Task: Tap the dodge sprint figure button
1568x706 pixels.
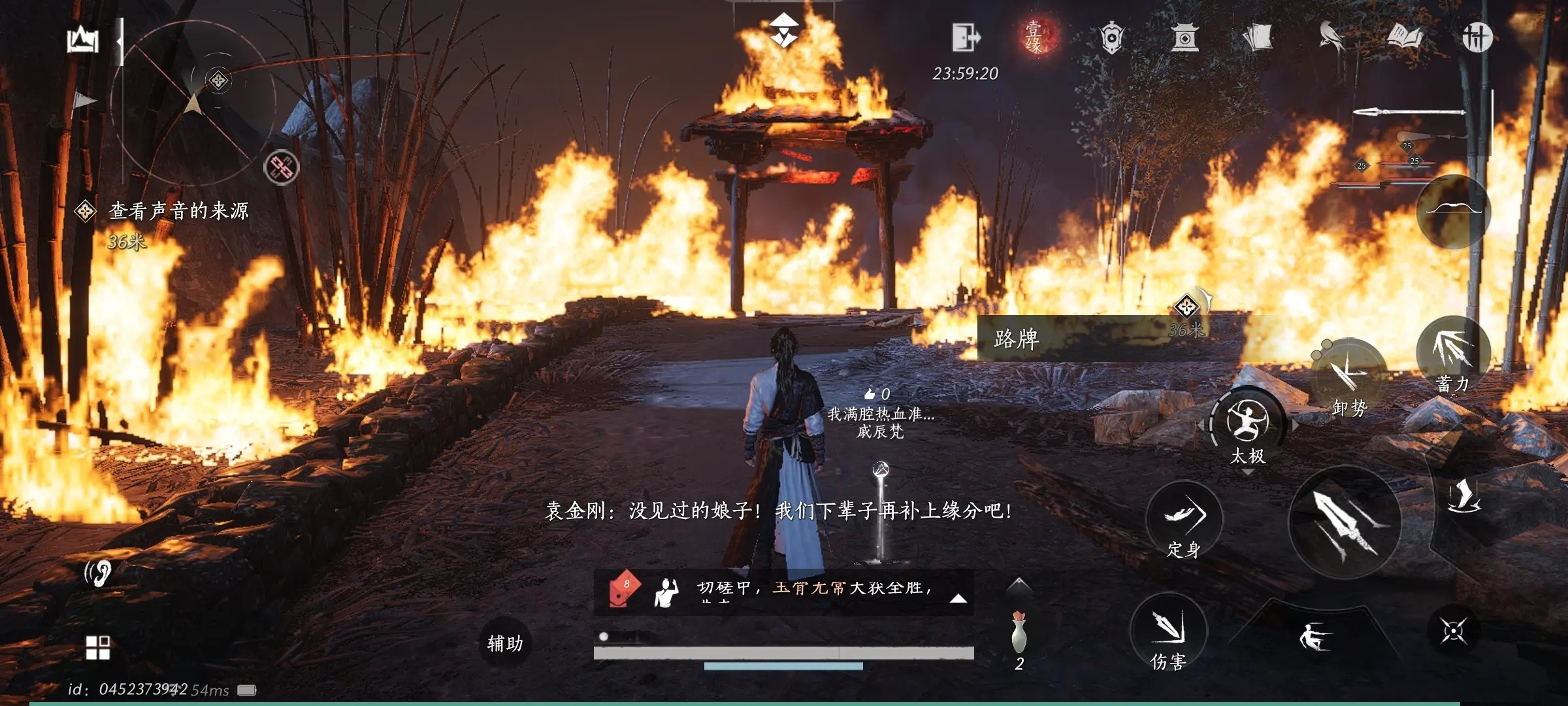Action: (x=1313, y=637)
